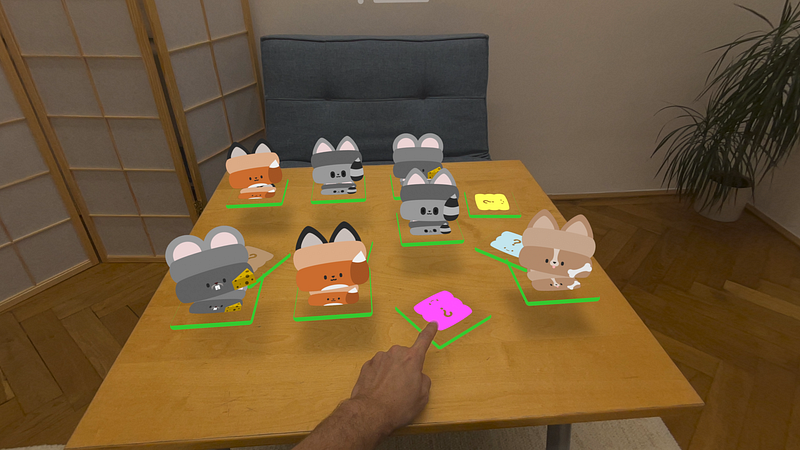Choose the dog holding a bone

click(555, 254)
